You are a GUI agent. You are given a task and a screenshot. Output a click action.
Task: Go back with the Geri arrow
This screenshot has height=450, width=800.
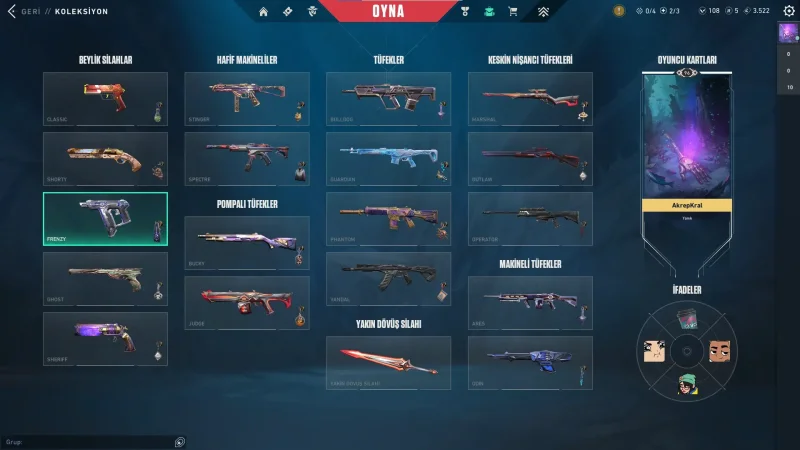12,11
